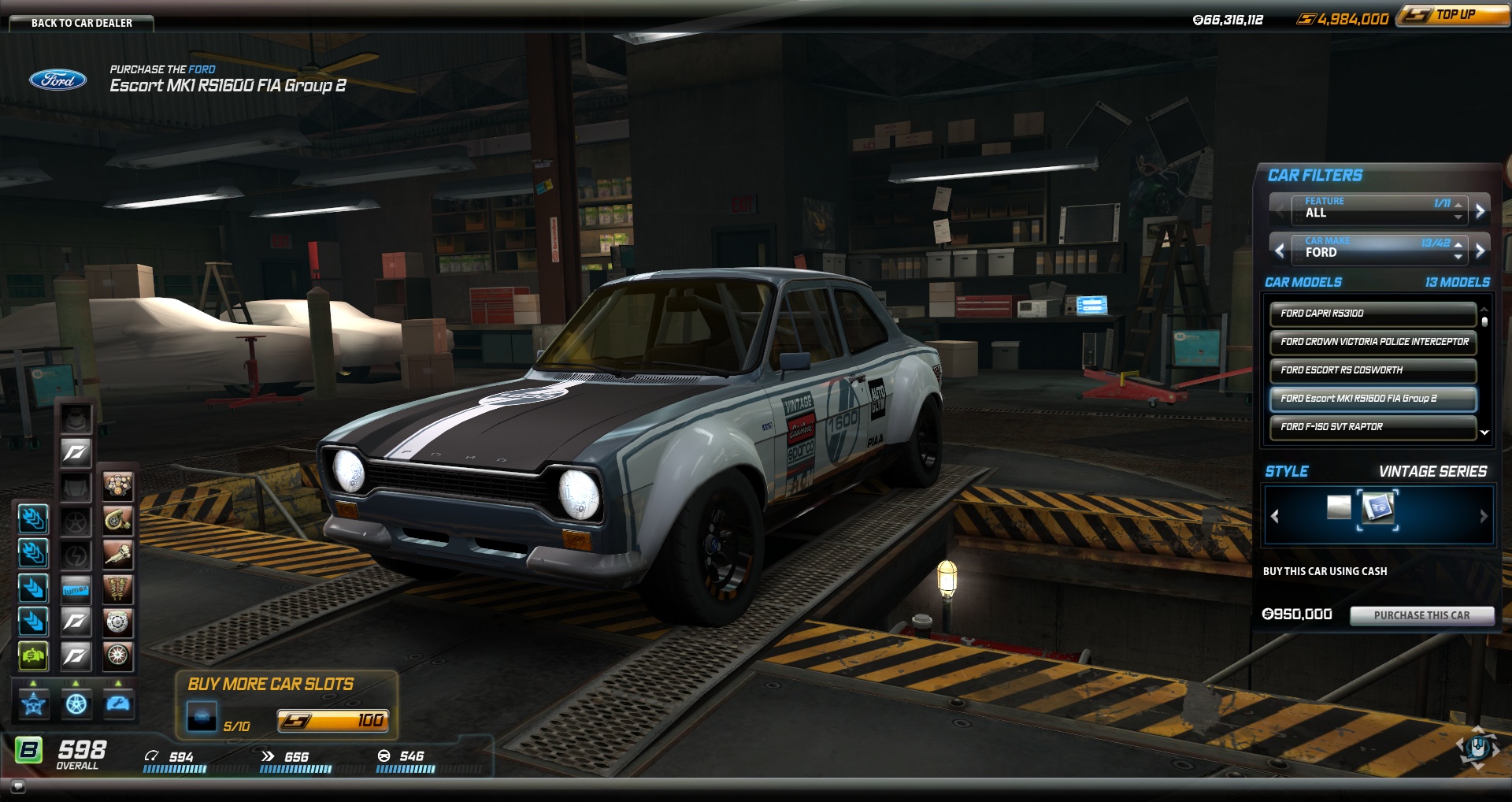Select the engine performance part icon
The height and width of the screenshot is (802, 1512).
117,486
